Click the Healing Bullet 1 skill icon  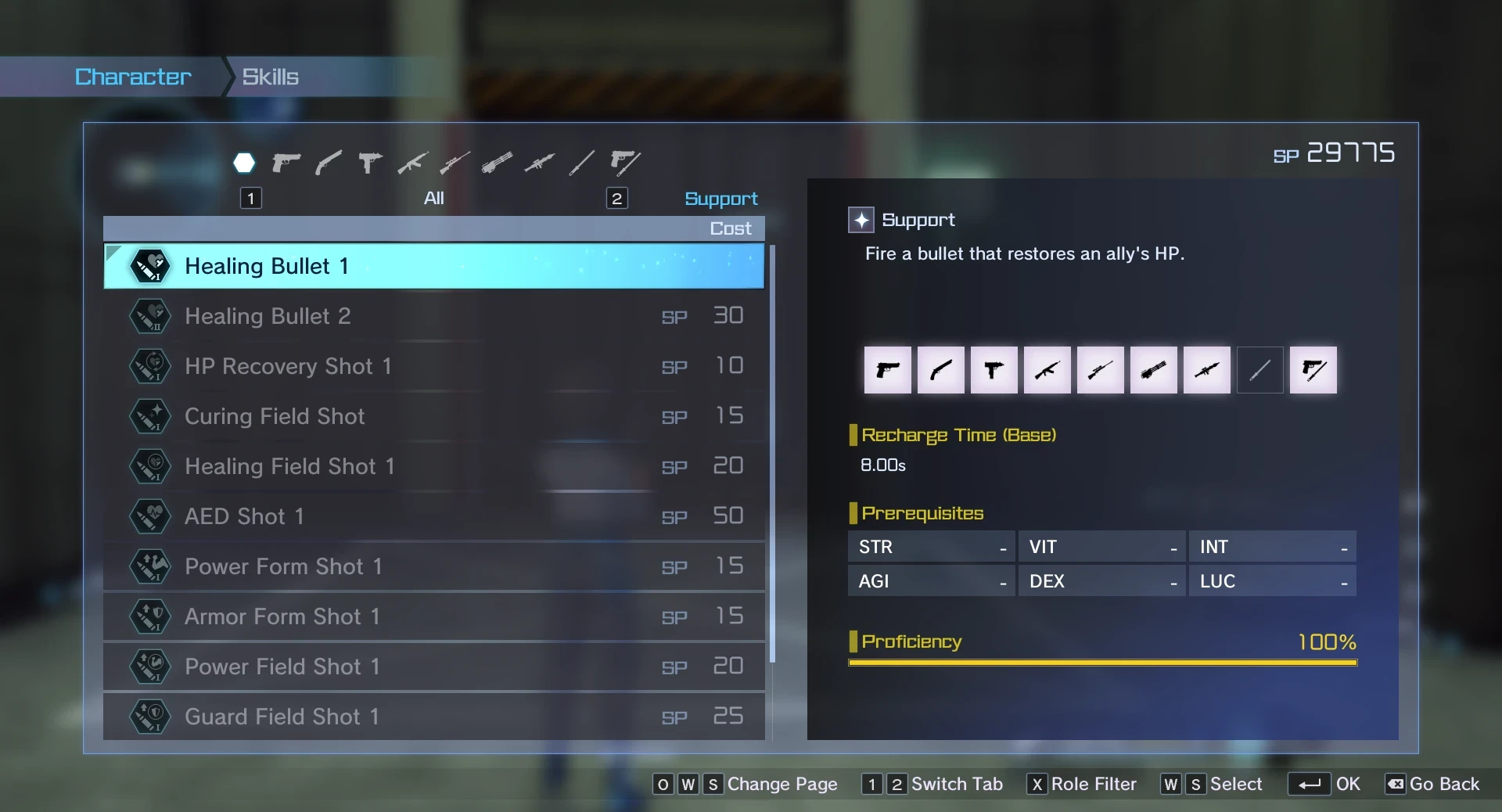[x=149, y=266]
